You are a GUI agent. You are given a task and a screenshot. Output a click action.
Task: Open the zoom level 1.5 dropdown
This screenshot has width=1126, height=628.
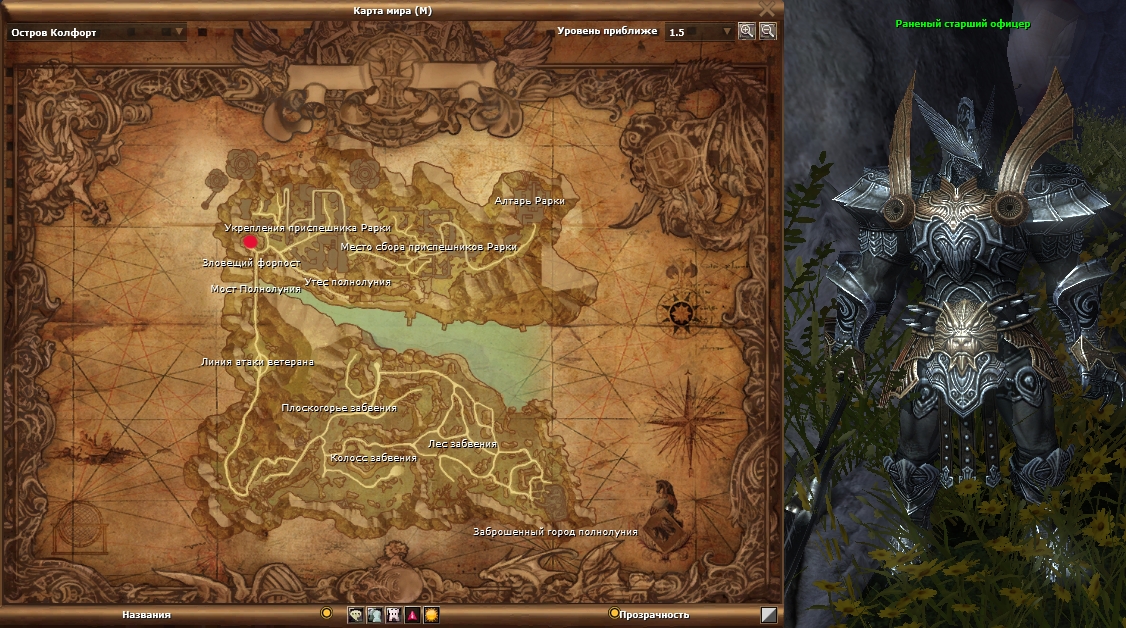pyautogui.click(x=700, y=32)
